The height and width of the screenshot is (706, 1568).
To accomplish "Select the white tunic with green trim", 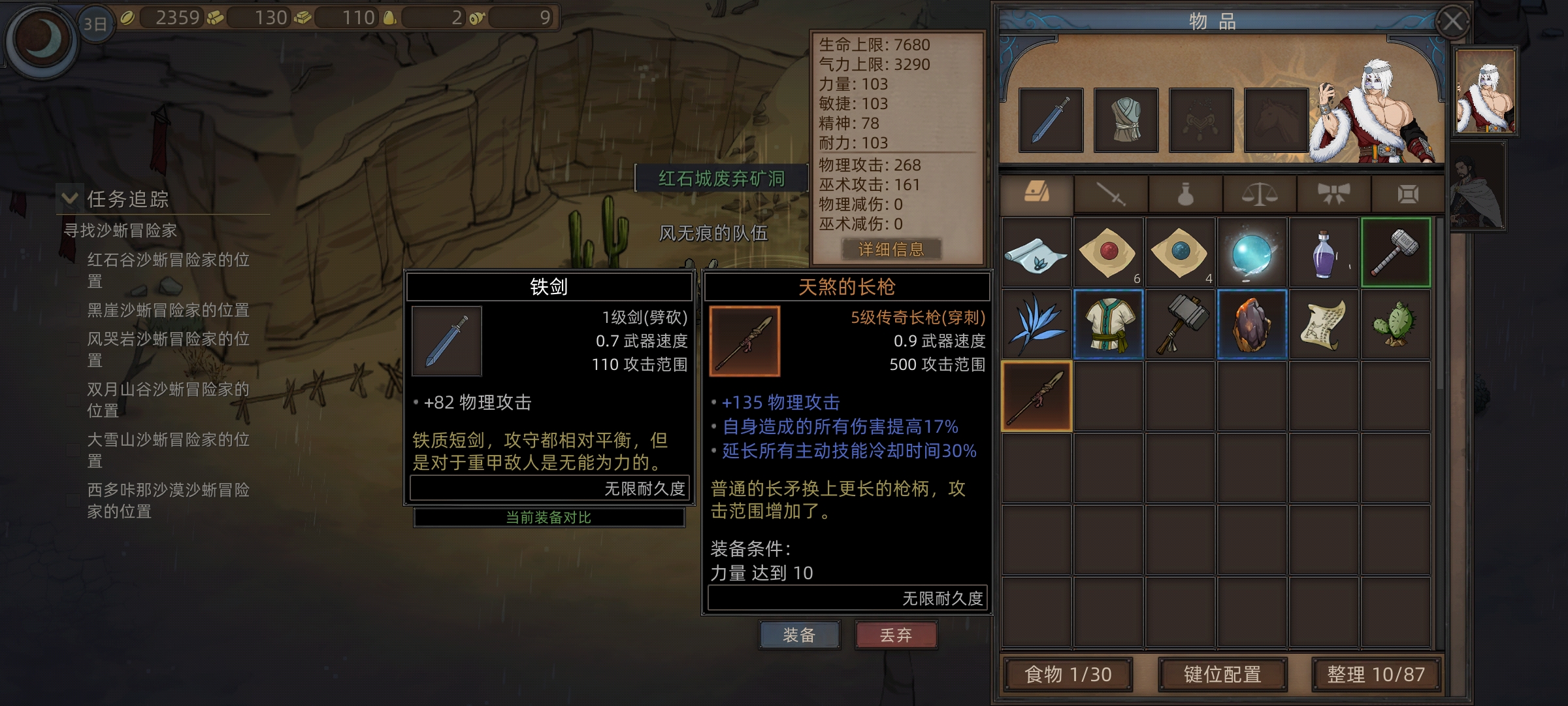I will click(1108, 324).
